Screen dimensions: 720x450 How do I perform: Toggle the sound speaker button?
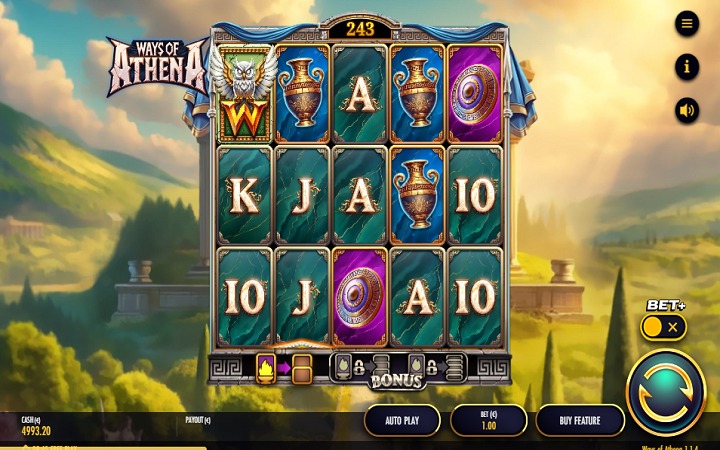coord(687,110)
